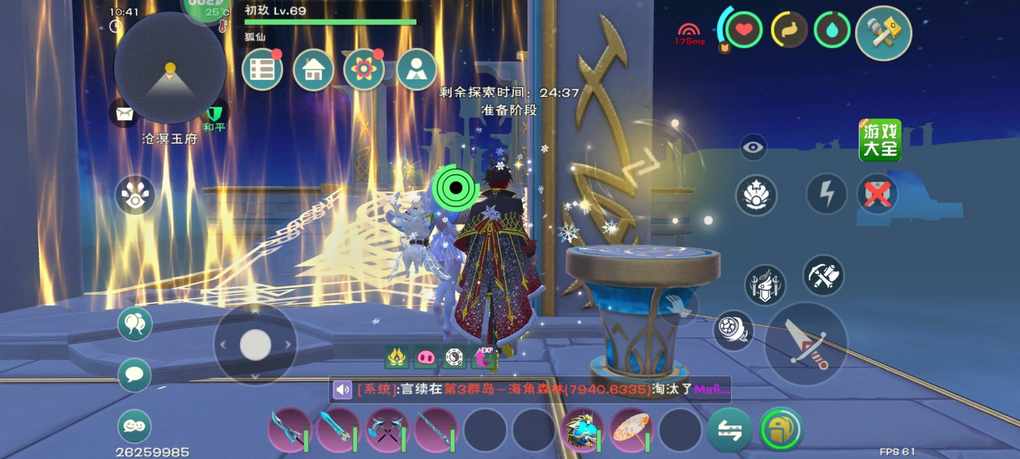Tap the balloons icon
Screen dimensions: 1020x459
135,324
